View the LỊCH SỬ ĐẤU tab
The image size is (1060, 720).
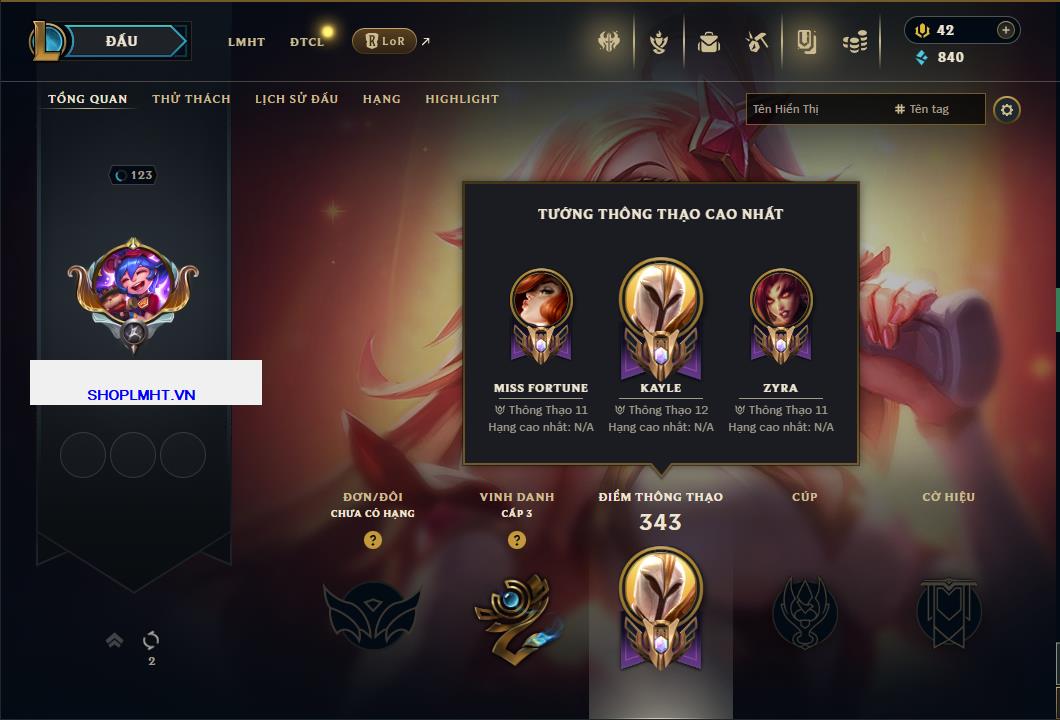coord(296,99)
